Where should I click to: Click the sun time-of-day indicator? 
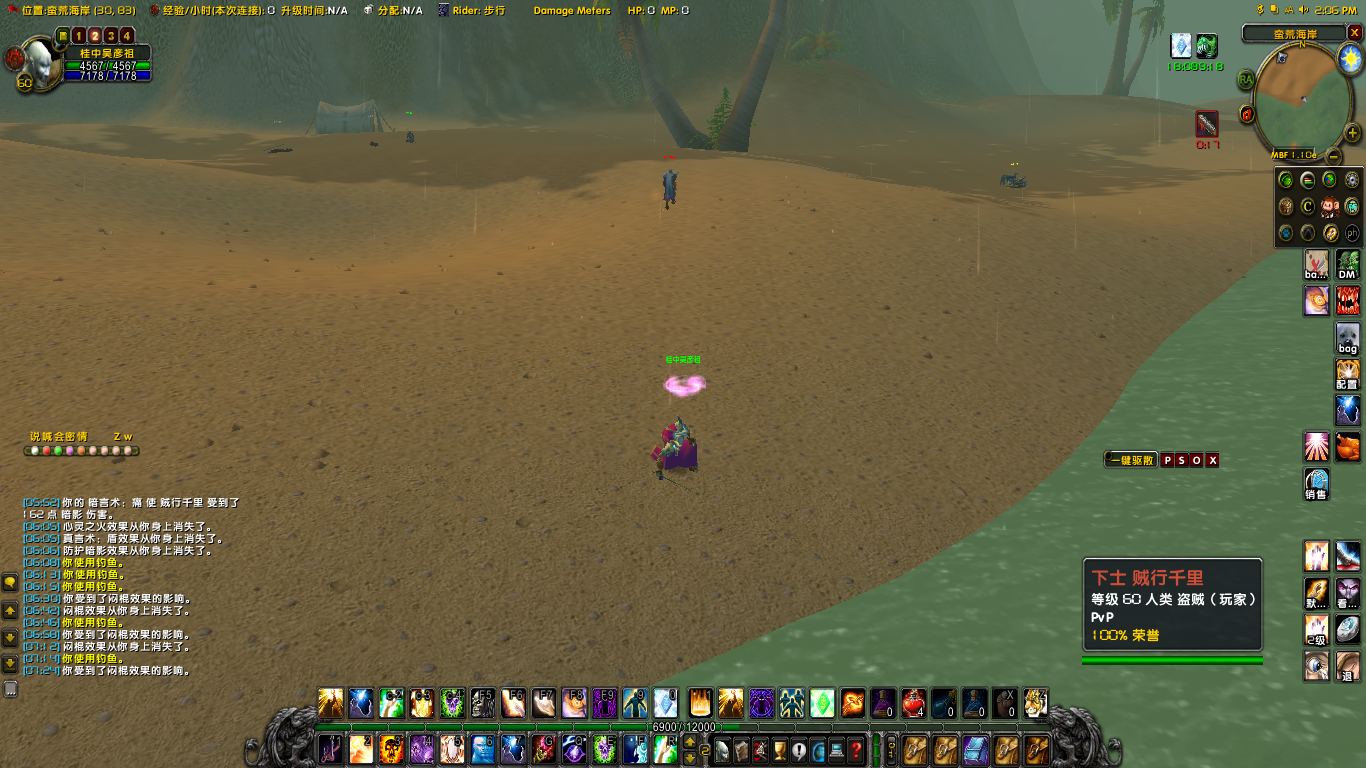1350,57
